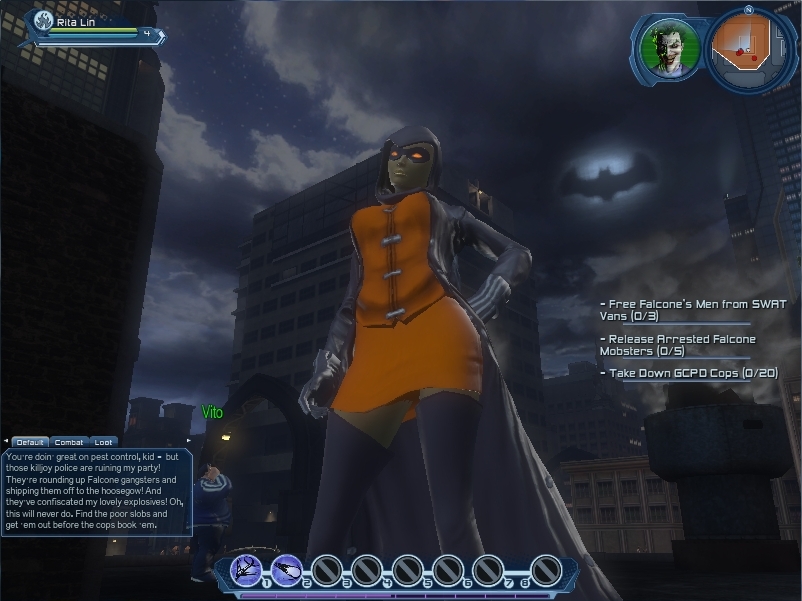
Task: Open the Combat chat tab
Action: [69, 442]
